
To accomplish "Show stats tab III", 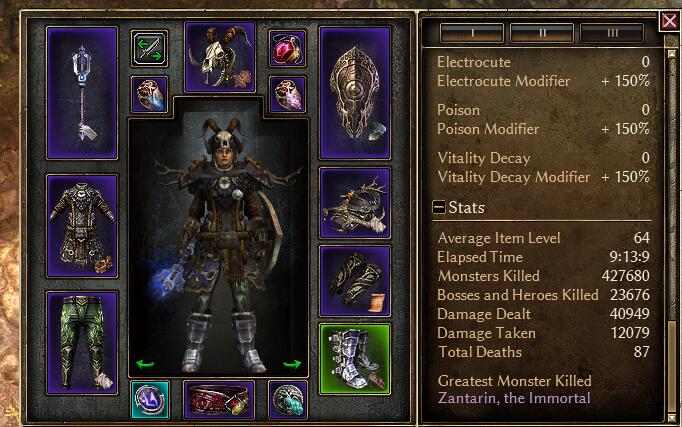I will pyautogui.click(x=610, y=33).
